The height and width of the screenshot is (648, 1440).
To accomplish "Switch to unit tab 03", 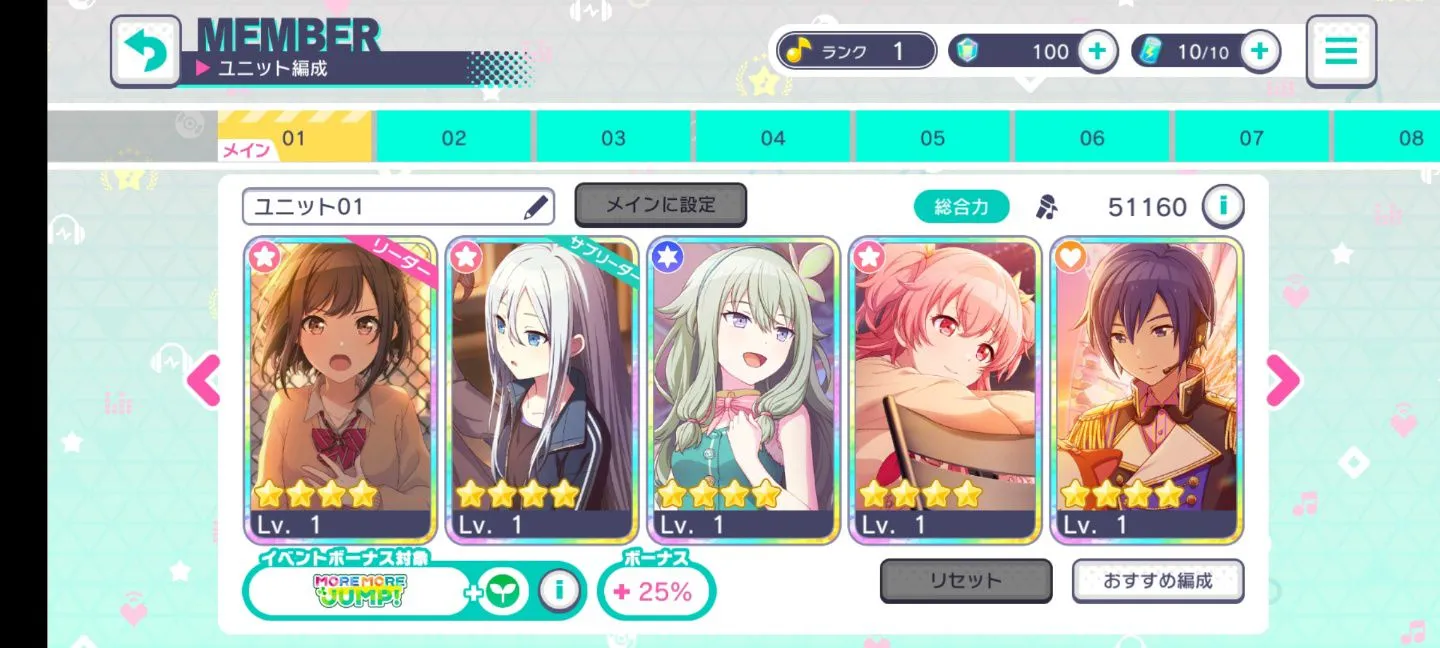I will tap(613, 137).
